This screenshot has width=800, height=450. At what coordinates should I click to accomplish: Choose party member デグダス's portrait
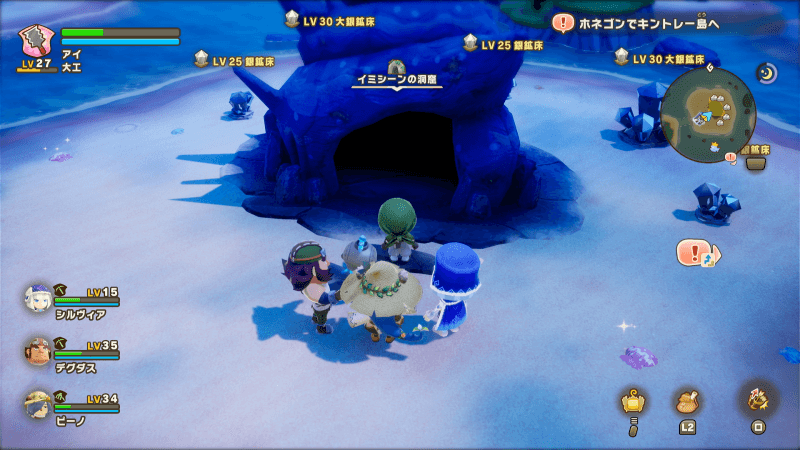38,351
